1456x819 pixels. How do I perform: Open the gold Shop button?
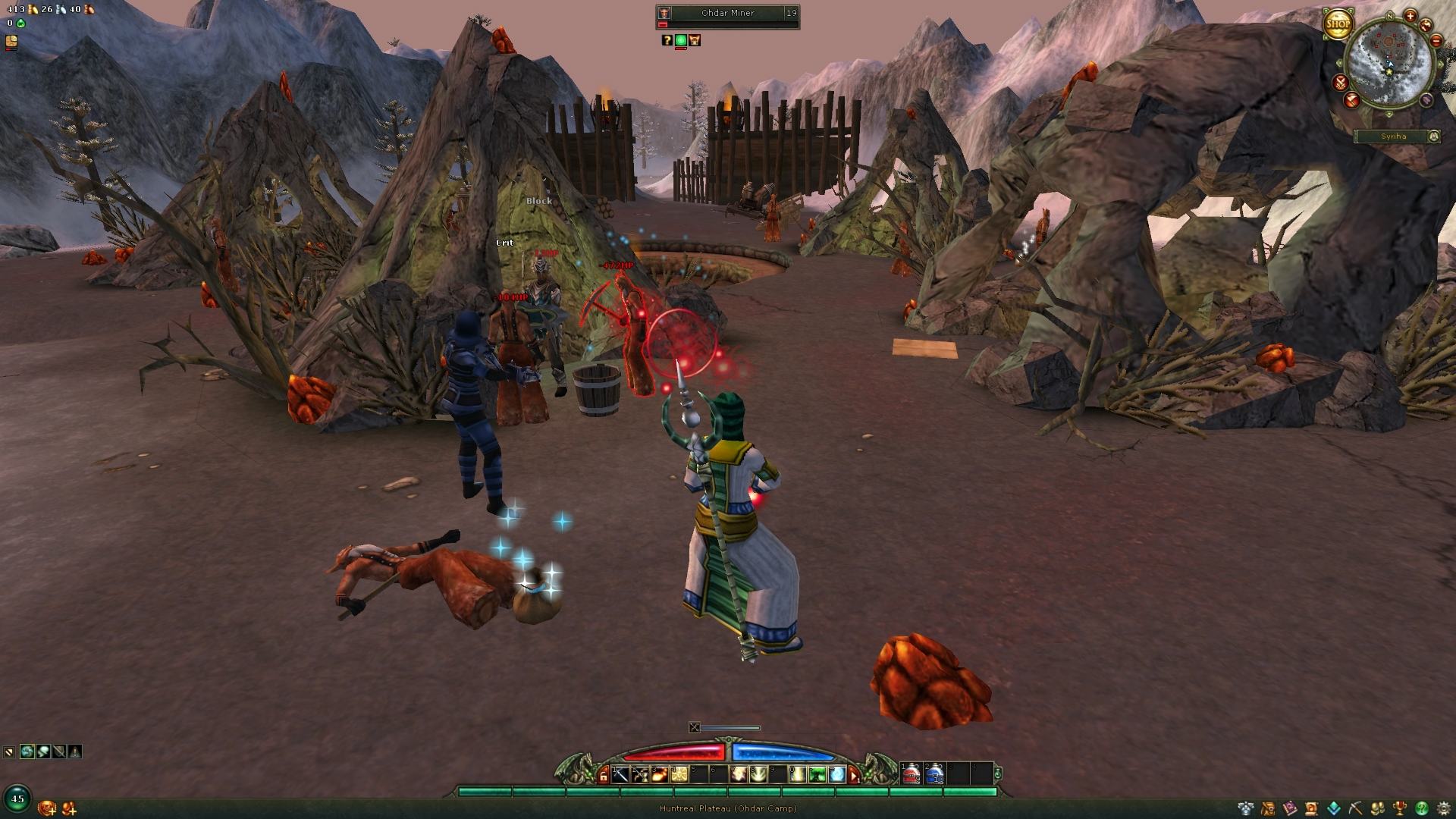point(1338,24)
